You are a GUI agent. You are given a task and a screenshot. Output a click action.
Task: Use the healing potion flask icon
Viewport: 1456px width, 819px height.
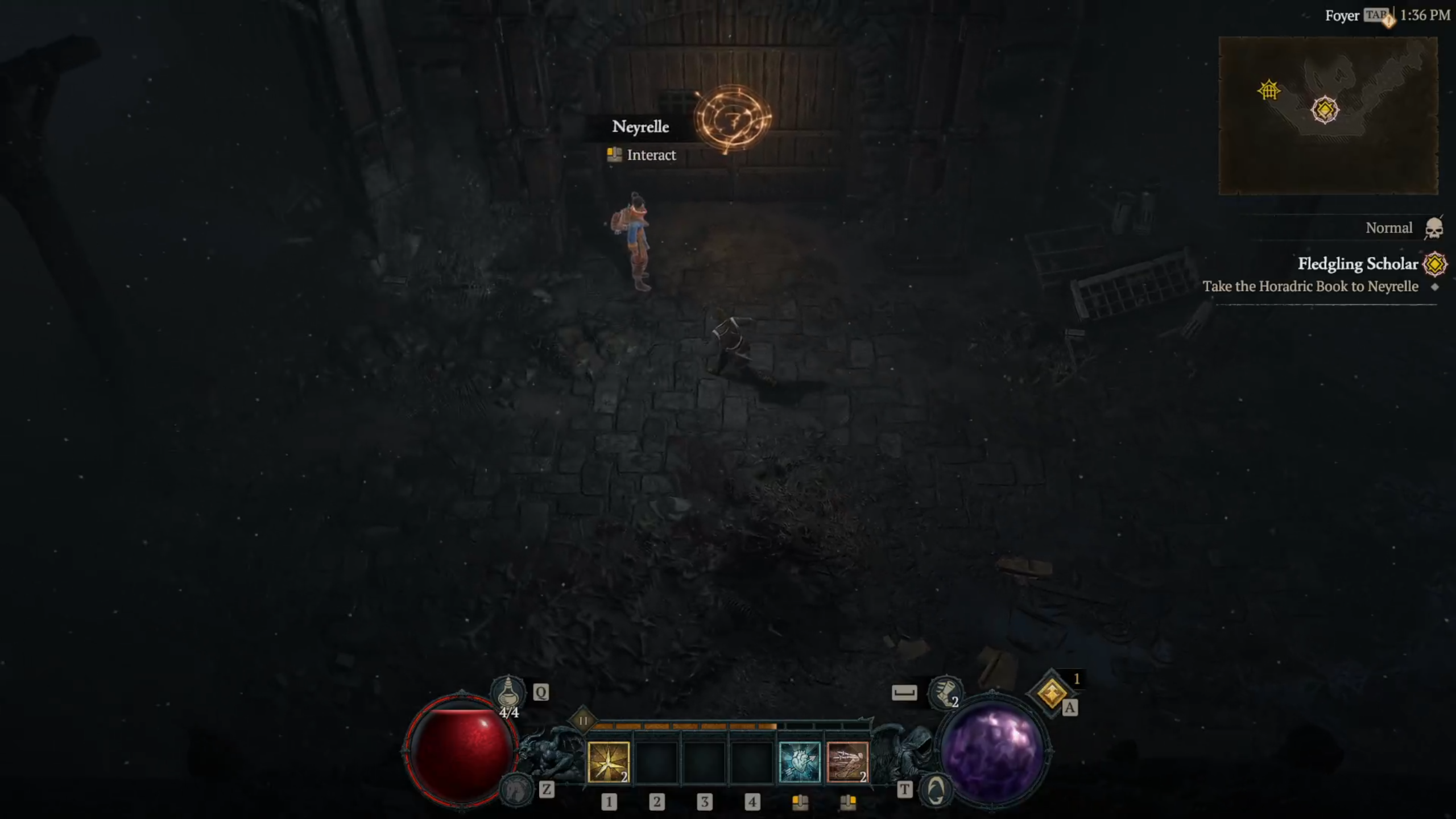coord(508,693)
